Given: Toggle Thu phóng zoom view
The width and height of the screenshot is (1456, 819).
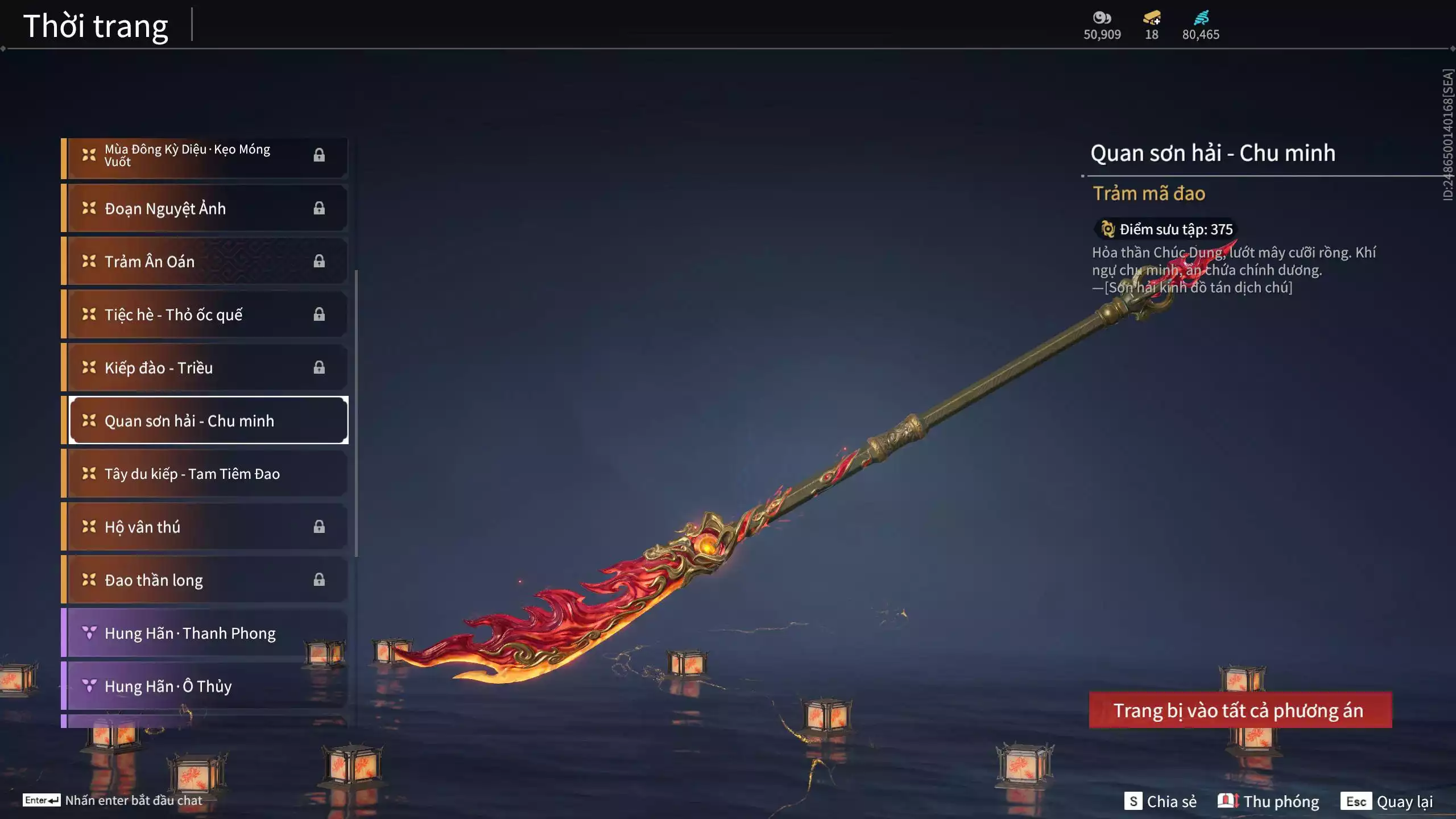Looking at the screenshot, I should pos(1268,801).
